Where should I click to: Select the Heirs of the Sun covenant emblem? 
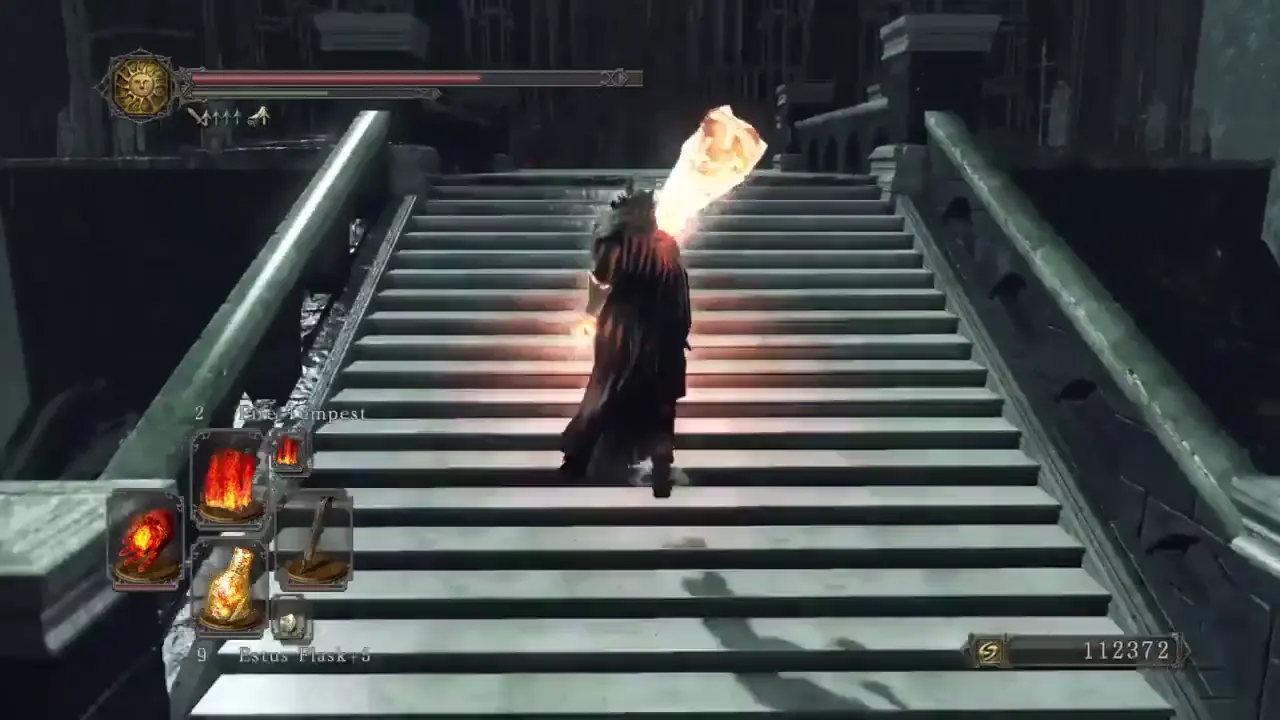tap(140, 88)
